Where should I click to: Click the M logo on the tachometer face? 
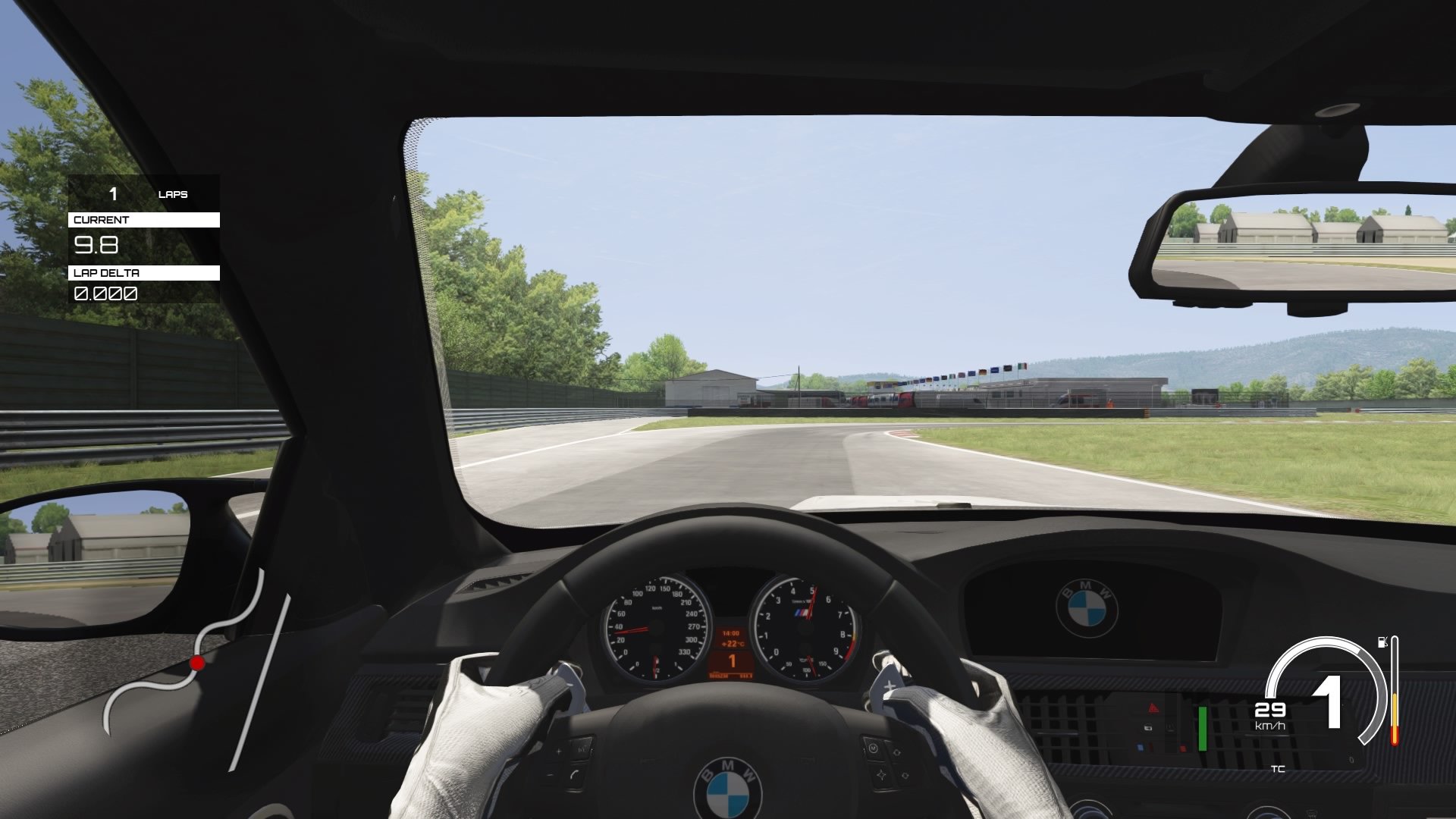tap(802, 613)
